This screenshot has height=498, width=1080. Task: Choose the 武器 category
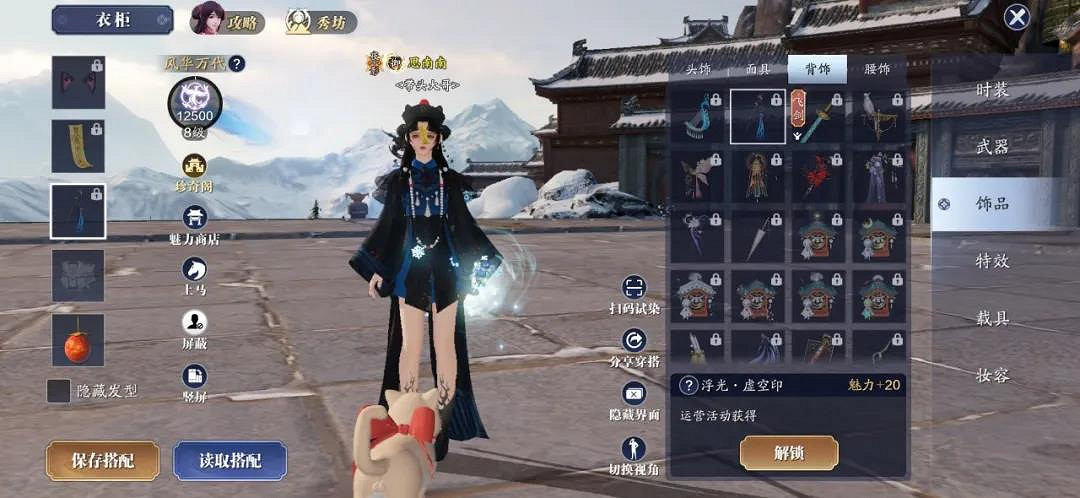pos(992,147)
